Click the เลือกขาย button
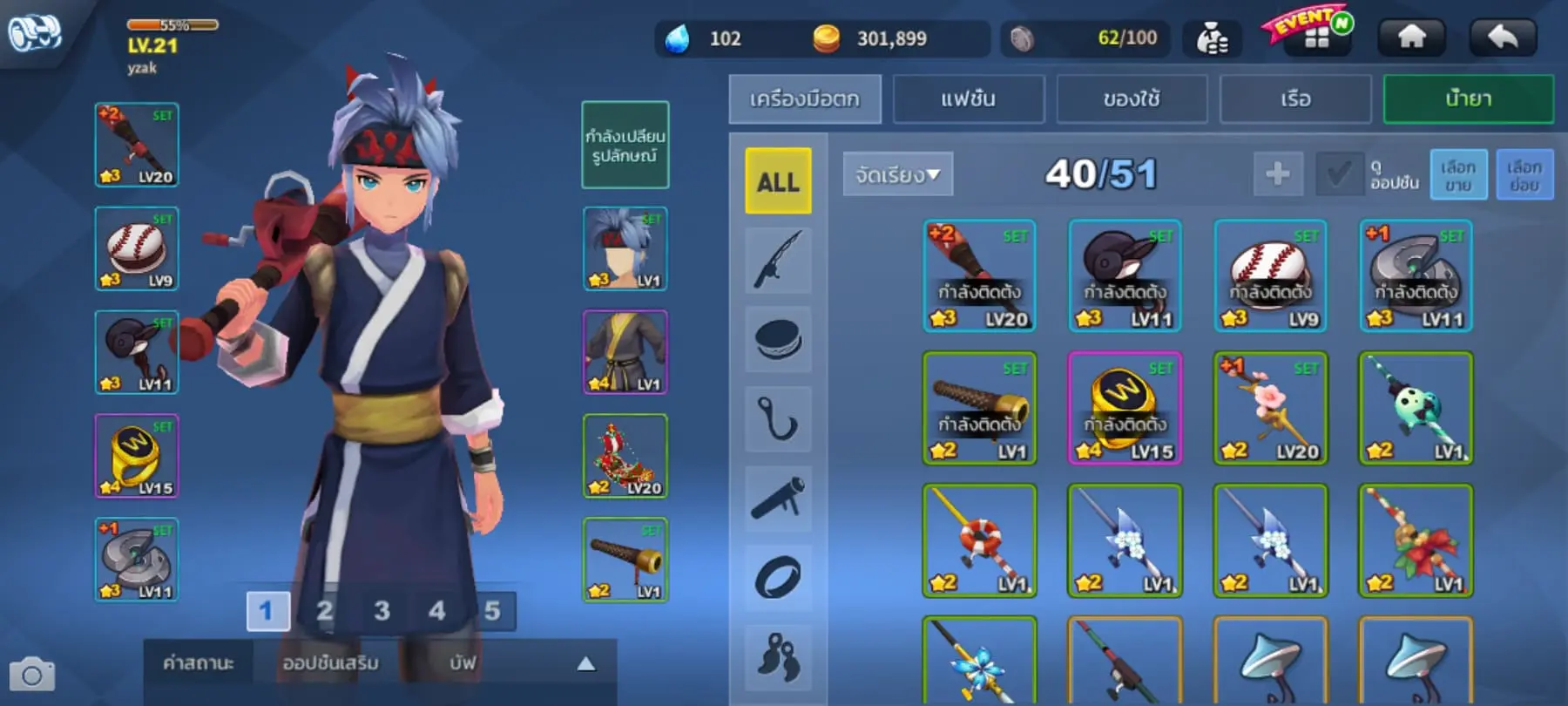This screenshot has width=1568, height=706. pyautogui.click(x=1458, y=174)
